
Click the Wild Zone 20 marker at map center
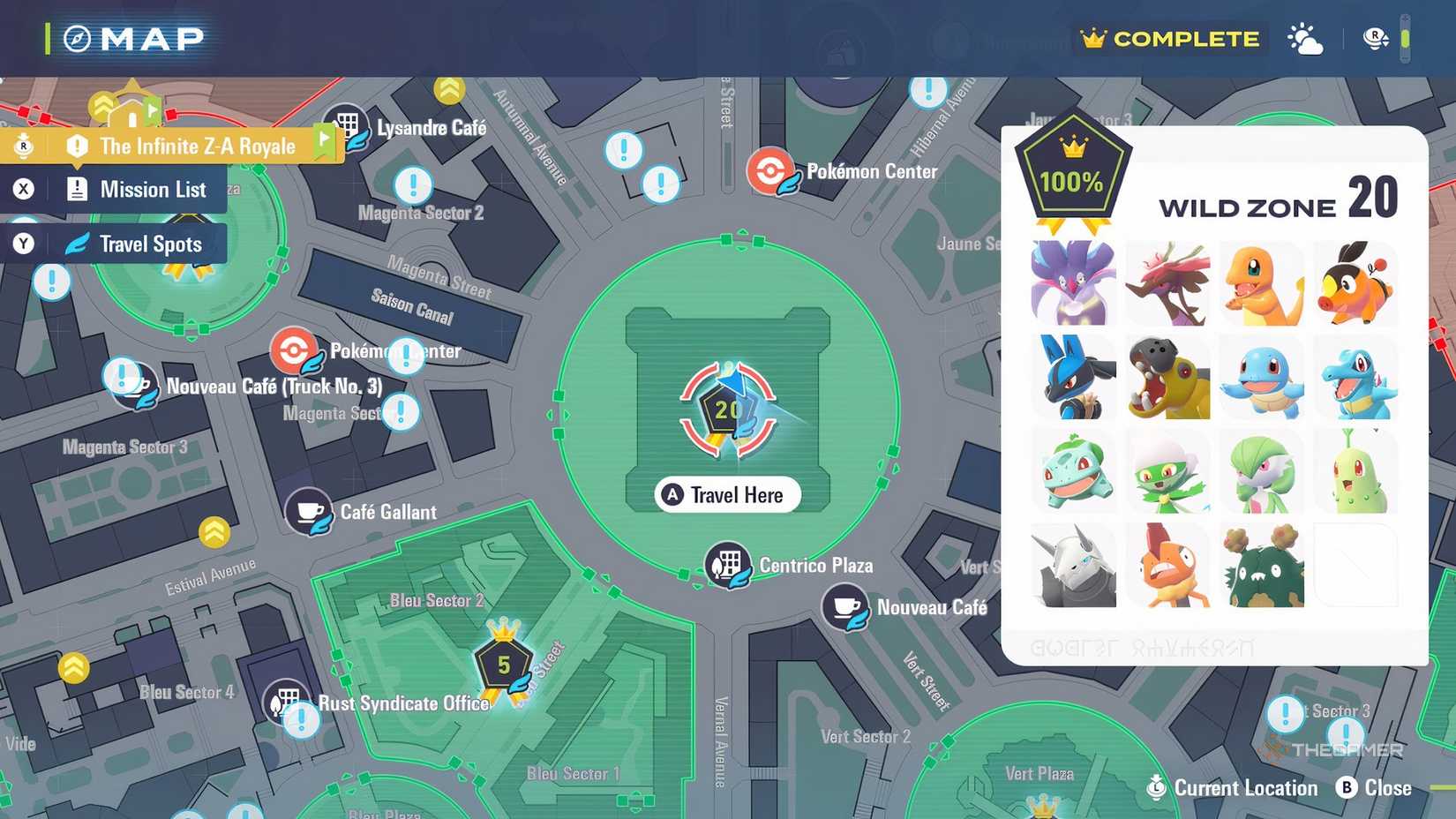pos(725,410)
